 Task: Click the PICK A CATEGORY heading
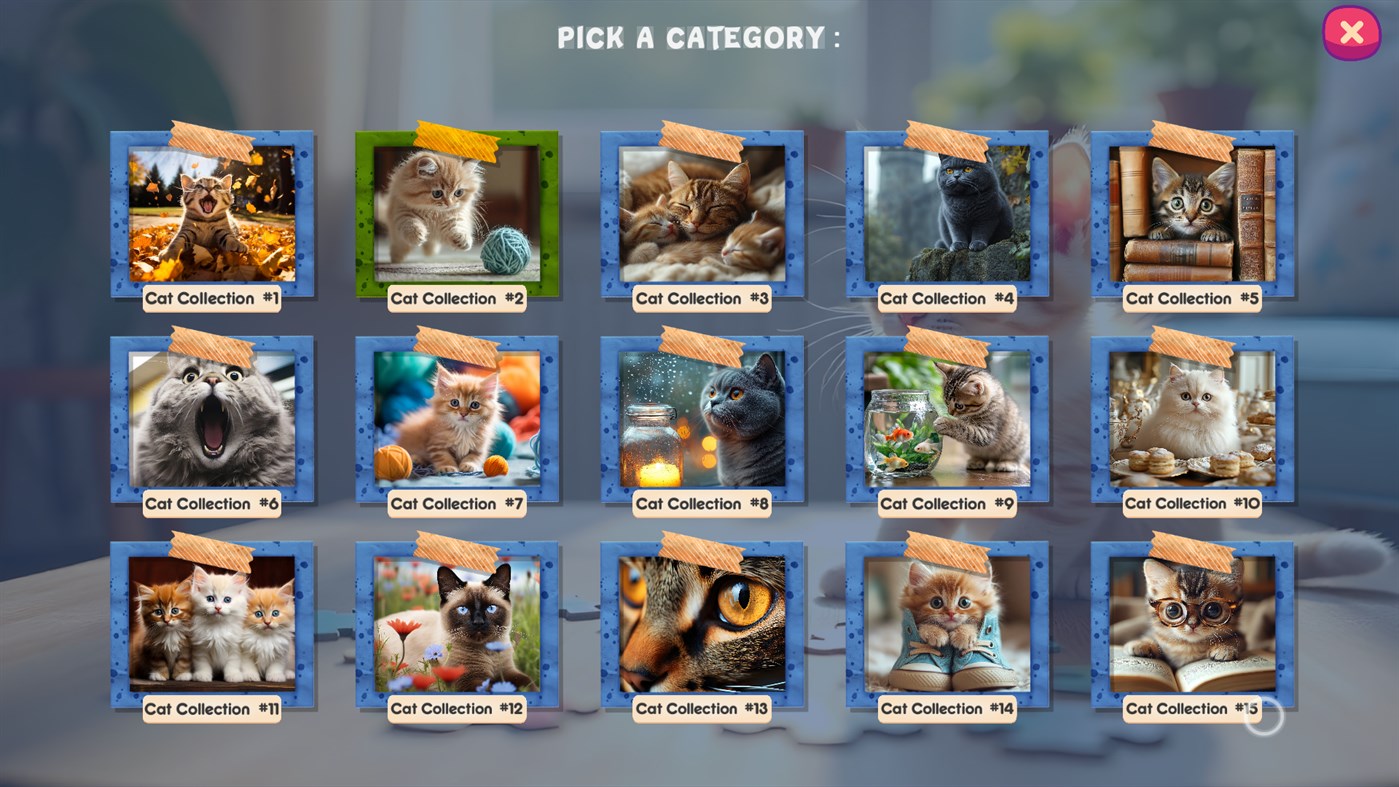(x=697, y=38)
